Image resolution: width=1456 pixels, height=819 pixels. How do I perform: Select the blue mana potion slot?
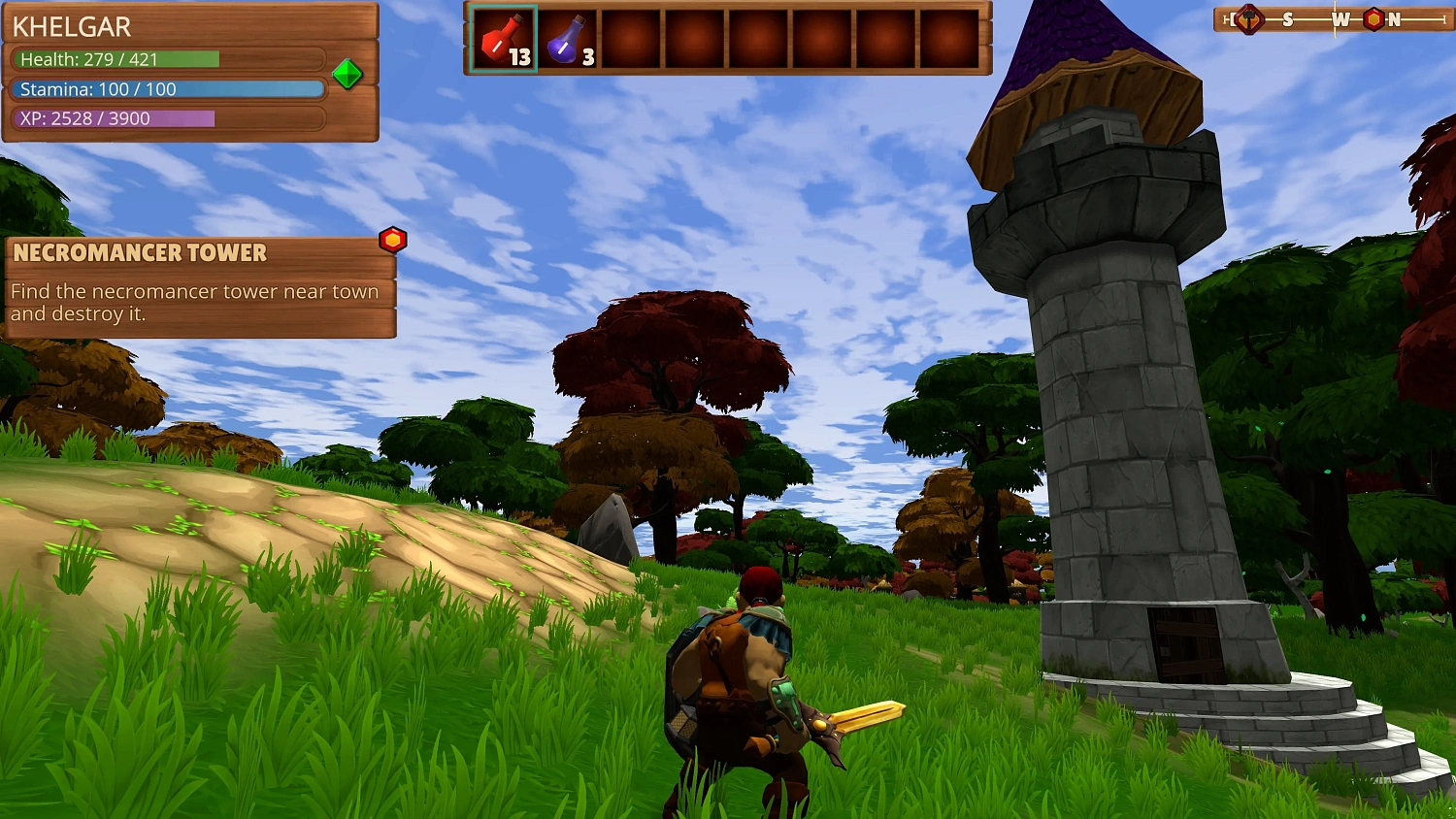[568, 40]
